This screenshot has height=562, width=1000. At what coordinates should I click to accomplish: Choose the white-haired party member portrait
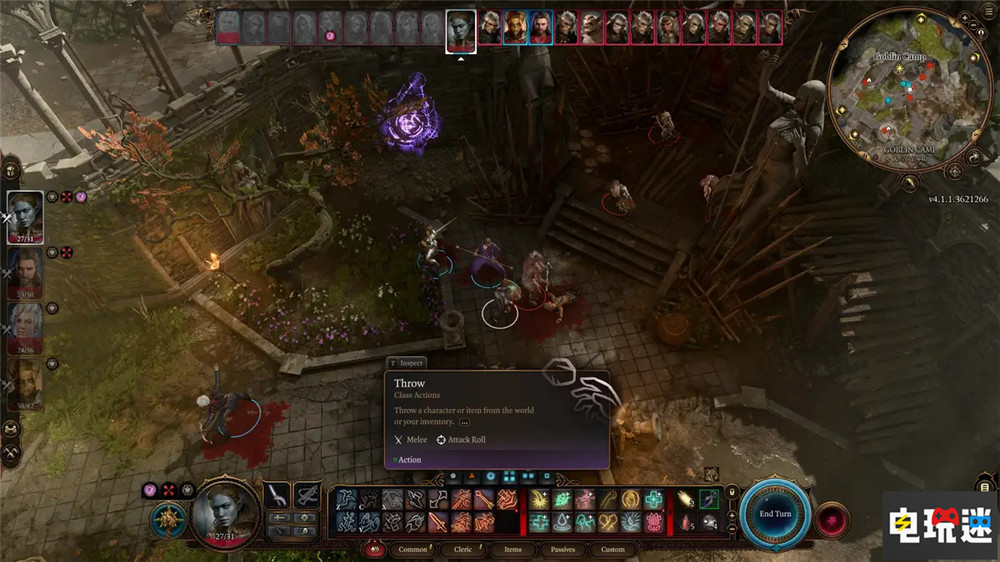[x=25, y=328]
